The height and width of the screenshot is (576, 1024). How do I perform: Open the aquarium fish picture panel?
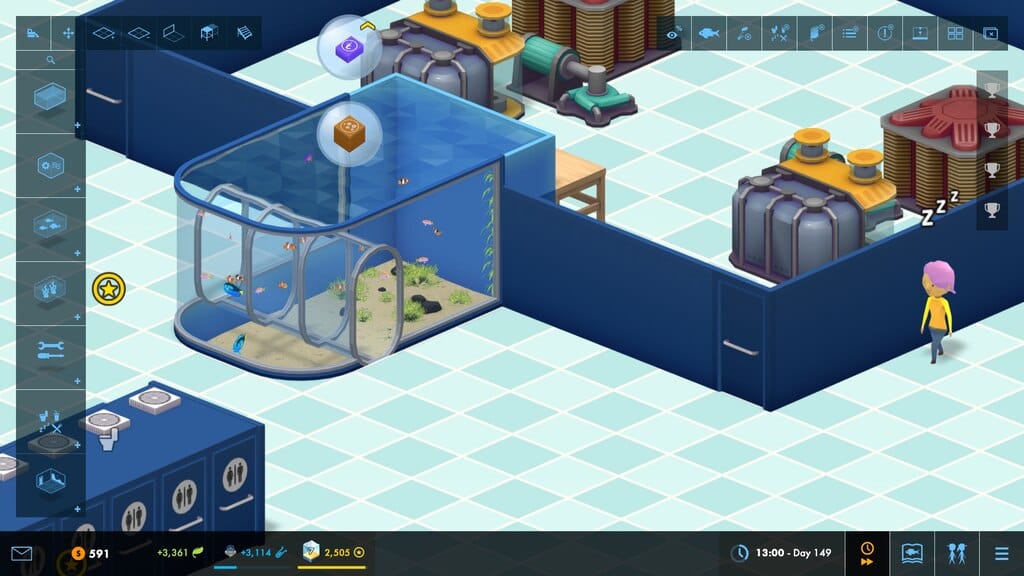point(911,553)
